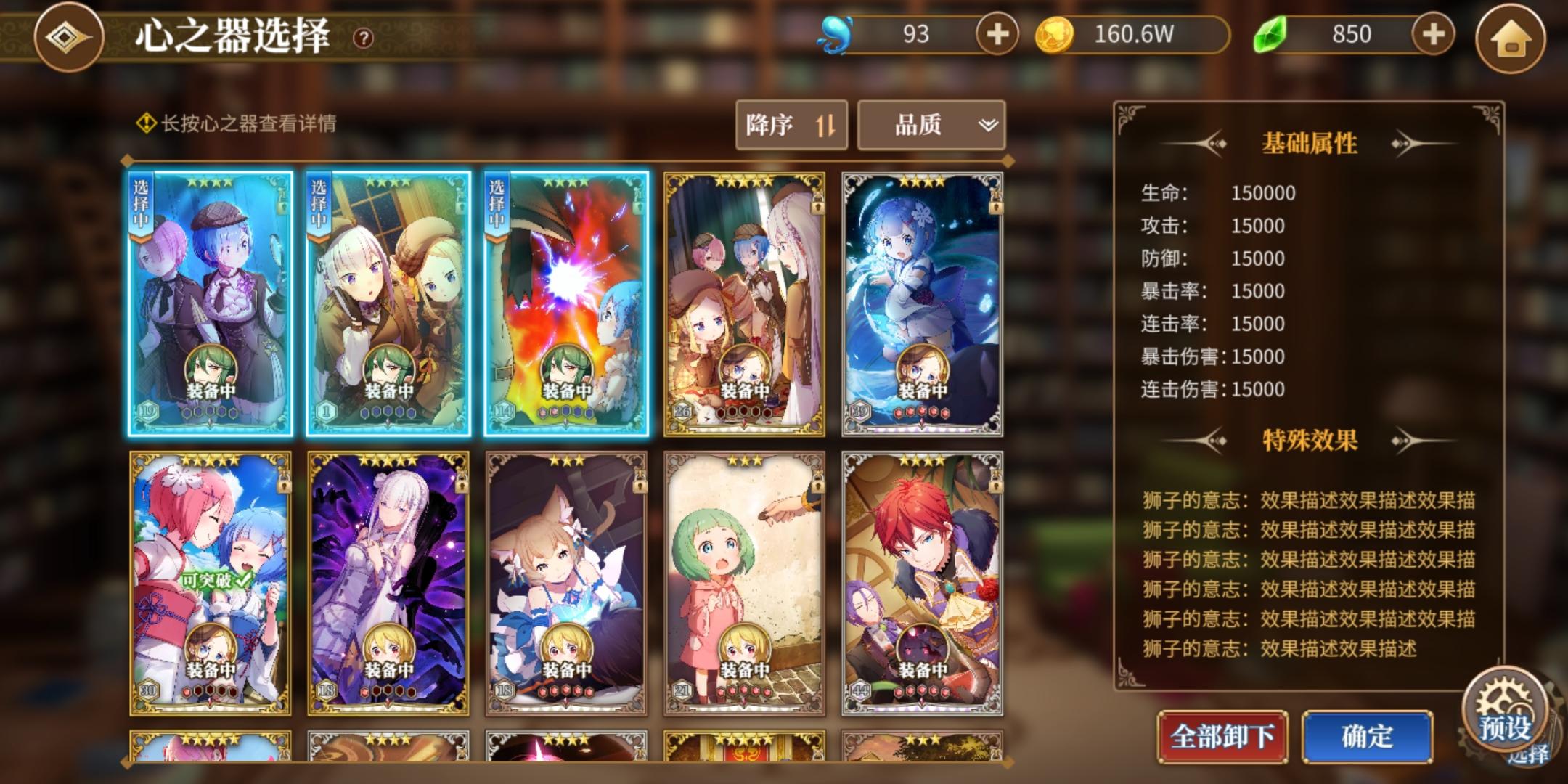Viewport: 1568px width, 784px height.
Task: Click the exclamation tip icon beside 长按心之器查看详情
Action: pyautogui.click(x=145, y=123)
